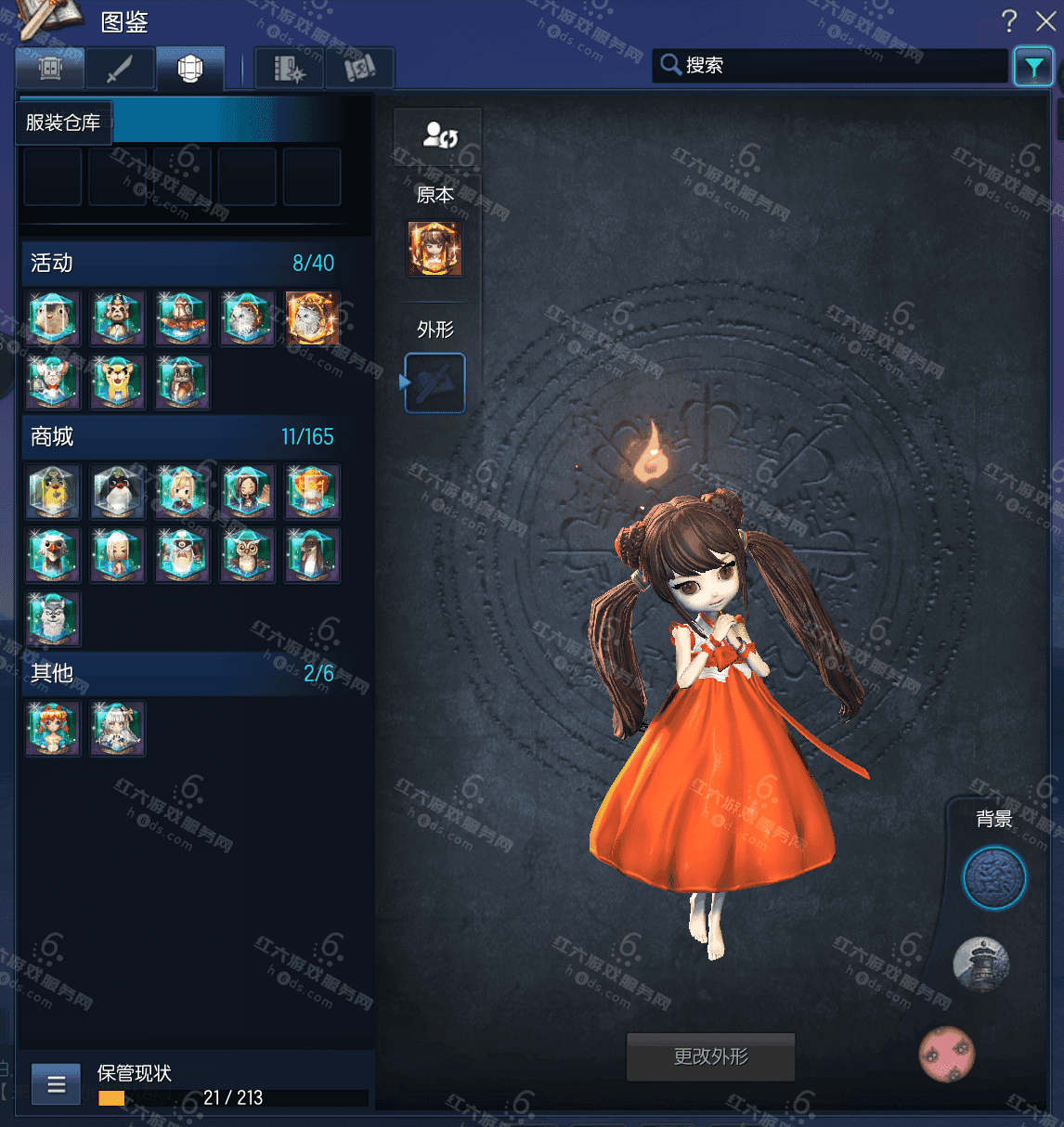Open the treasure map scroll tab
Screen dimensions: 1064x1127
point(360,68)
